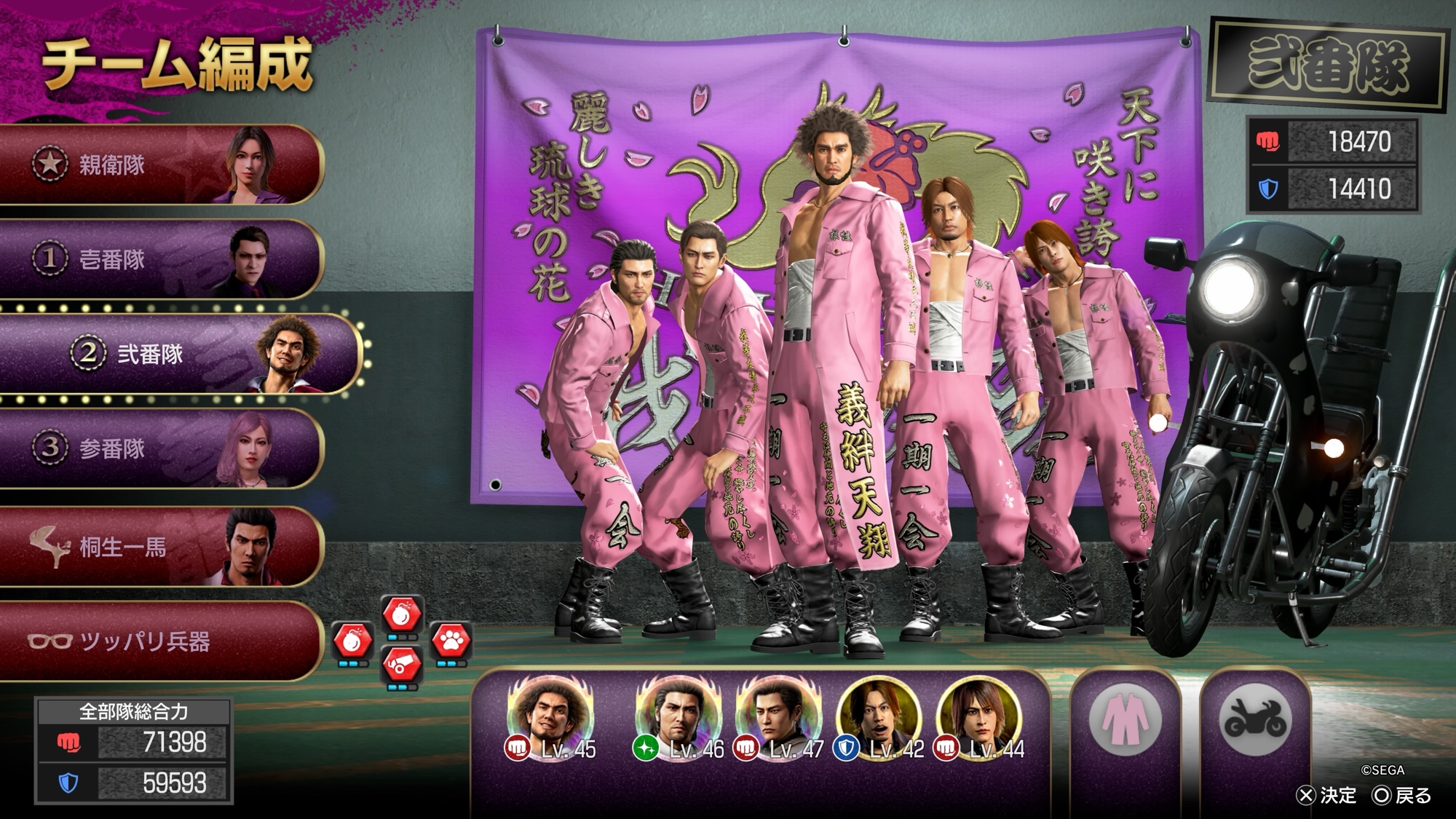1456x819 pixels.
Task: Open the ツッパリ兵器 weapons entry
Action: pos(160,641)
